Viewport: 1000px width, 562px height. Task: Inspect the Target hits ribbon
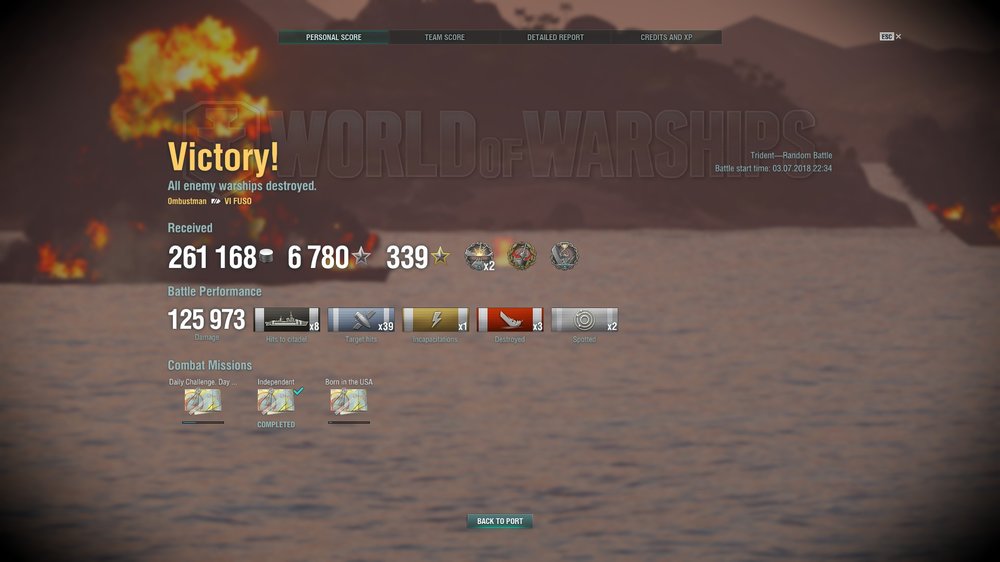point(361,320)
